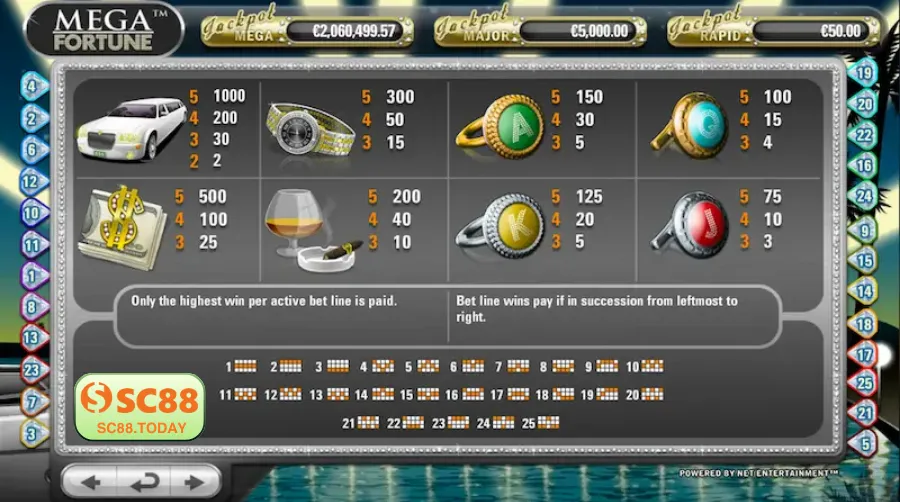Screen dimensions: 900x502
Task: Choose bet line 19 marker
Action: click(866, 72)
